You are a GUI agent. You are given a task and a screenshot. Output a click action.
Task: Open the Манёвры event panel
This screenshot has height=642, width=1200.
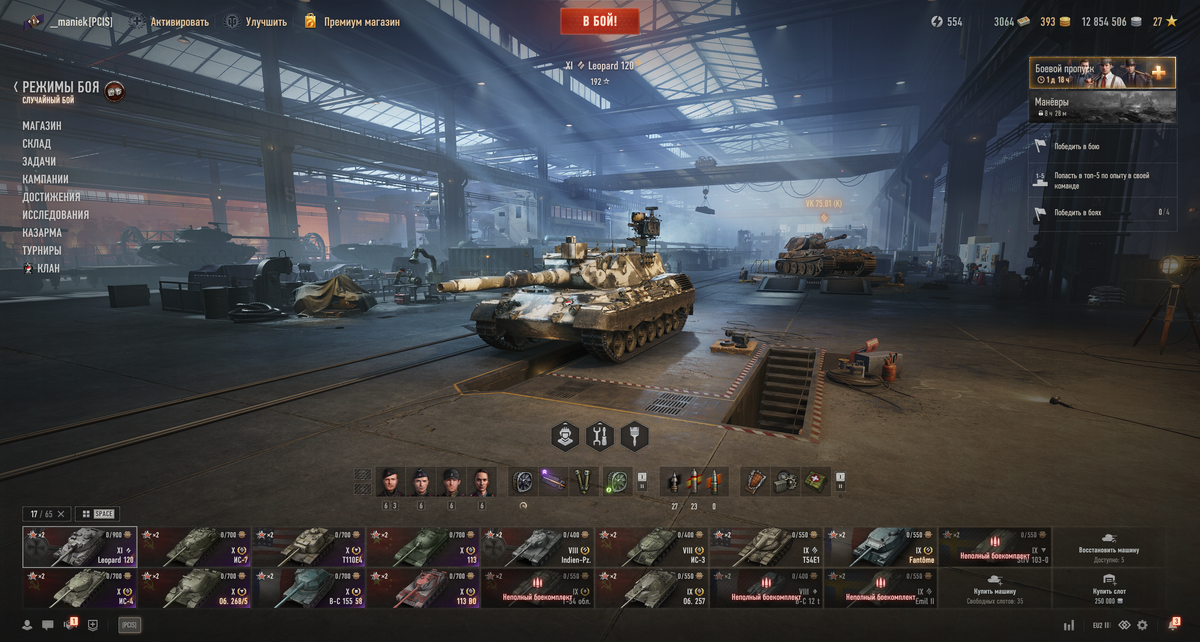tap(1102, 107)
